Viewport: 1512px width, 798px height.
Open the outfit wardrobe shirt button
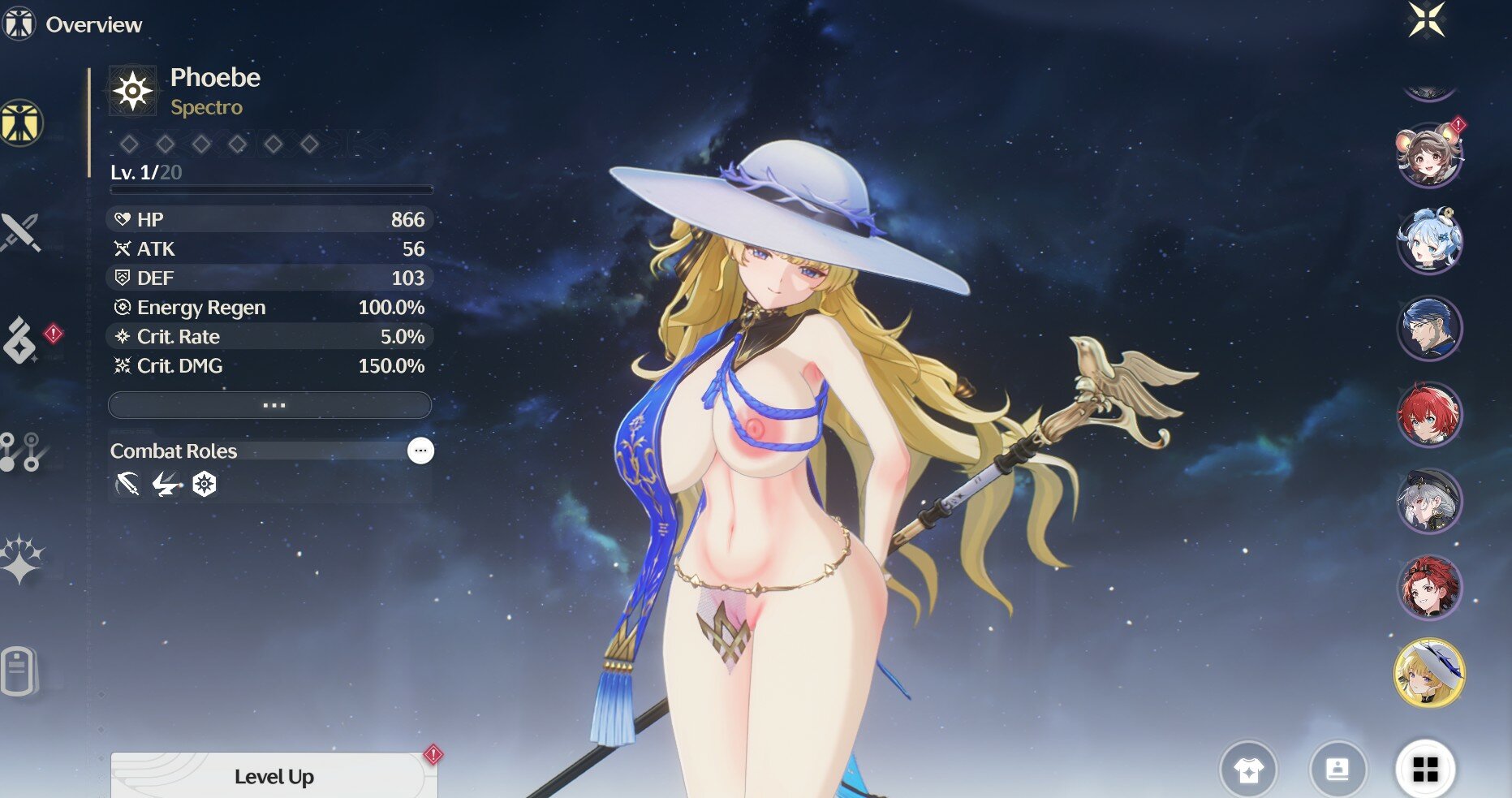tap(1248, 769)
